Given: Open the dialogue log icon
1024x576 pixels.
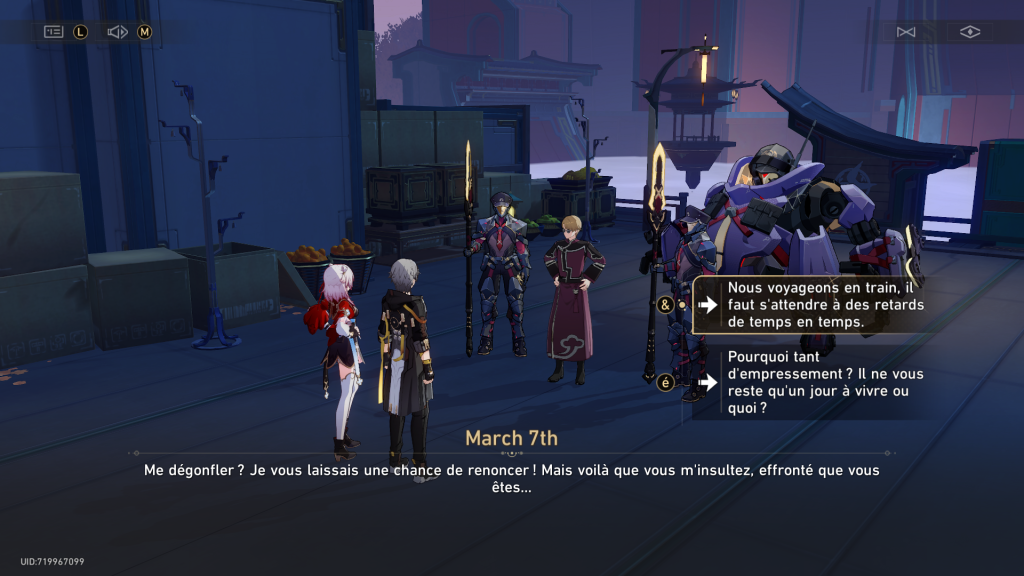Looking at the screenshot, I should (53, 32).
